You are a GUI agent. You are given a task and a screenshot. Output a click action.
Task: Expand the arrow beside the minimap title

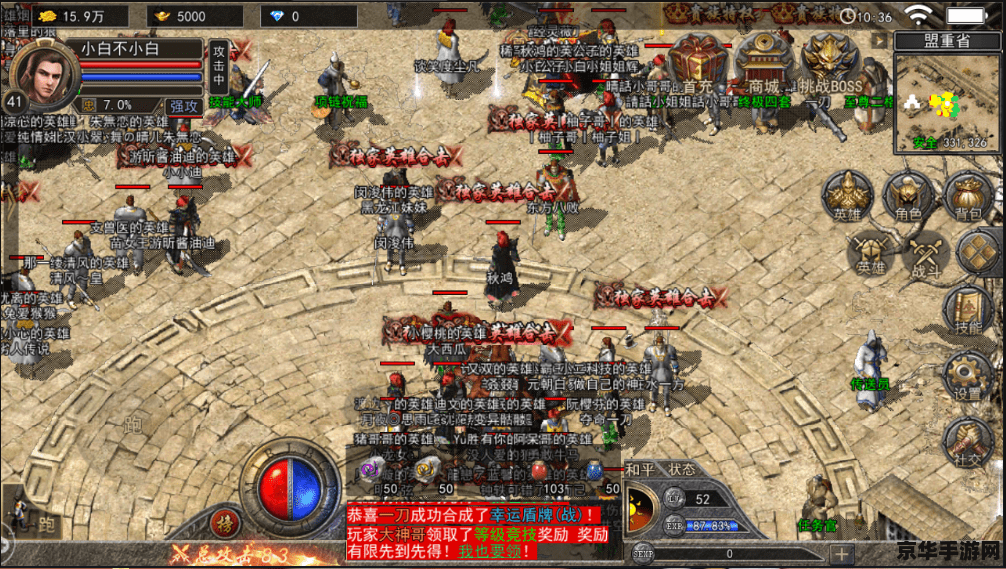click(x=879, y=40)
